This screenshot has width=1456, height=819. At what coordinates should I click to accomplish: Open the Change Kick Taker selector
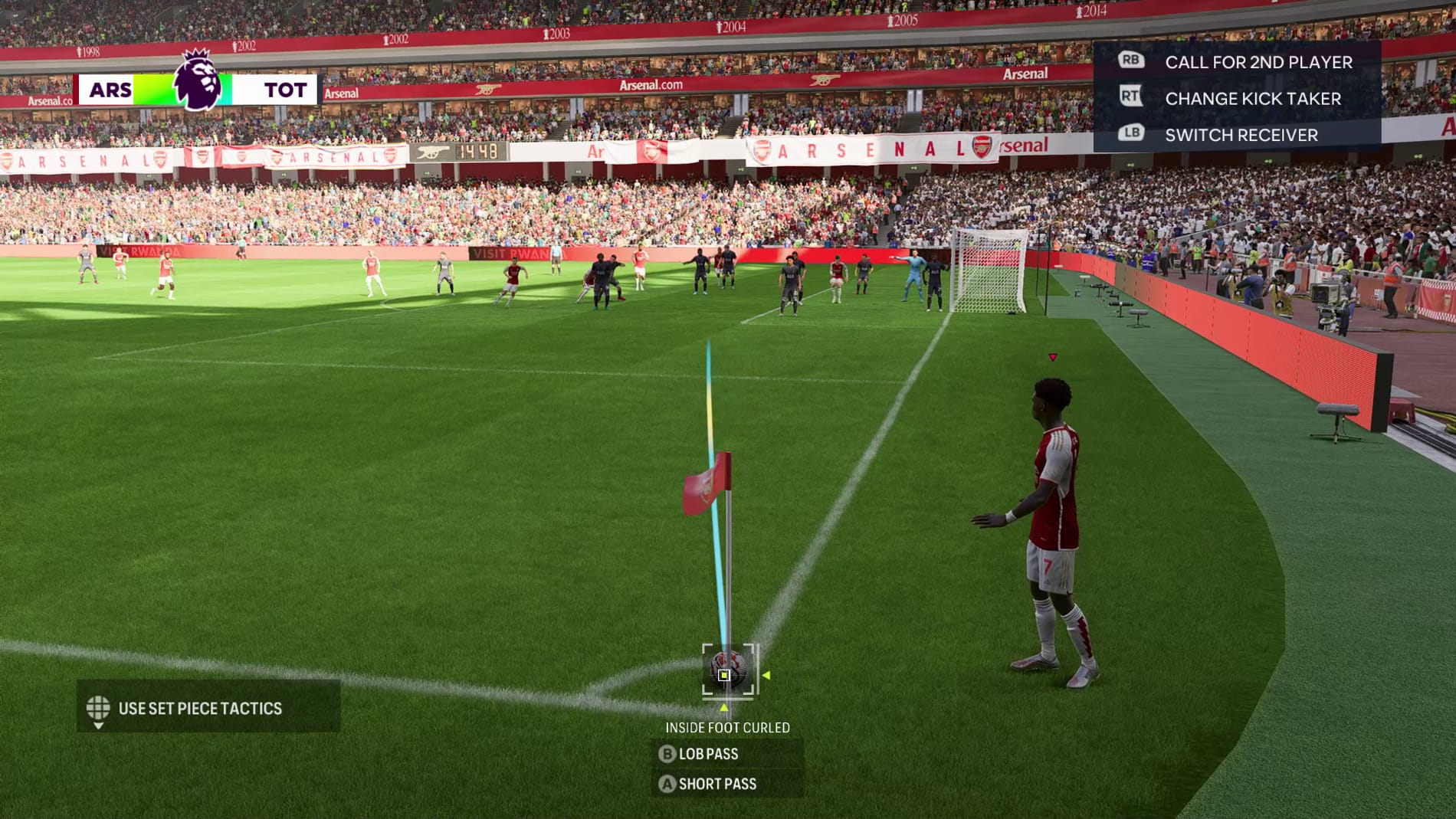tap(1252, 99)
